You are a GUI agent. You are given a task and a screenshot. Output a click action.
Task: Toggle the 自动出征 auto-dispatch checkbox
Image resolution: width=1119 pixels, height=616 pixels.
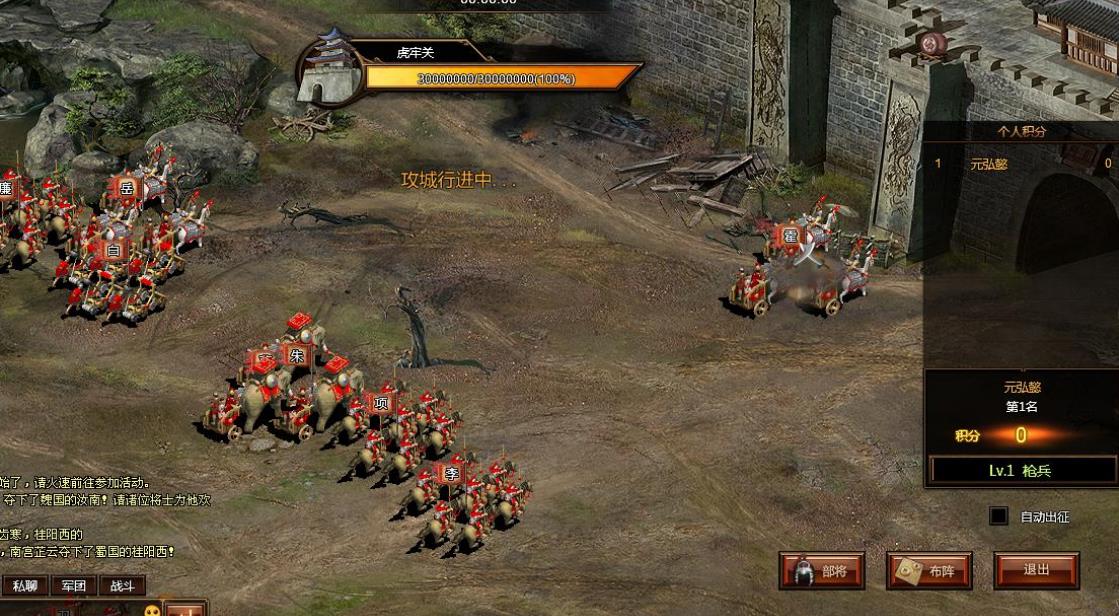[998, 516]
